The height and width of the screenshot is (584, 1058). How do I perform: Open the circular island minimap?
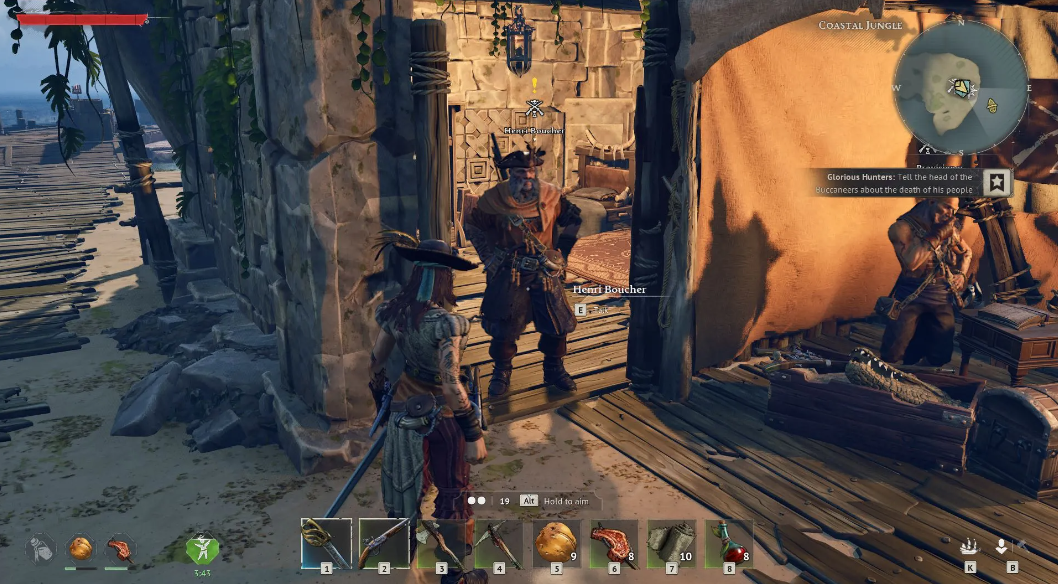pyautogui.click(x=960, y=88)
